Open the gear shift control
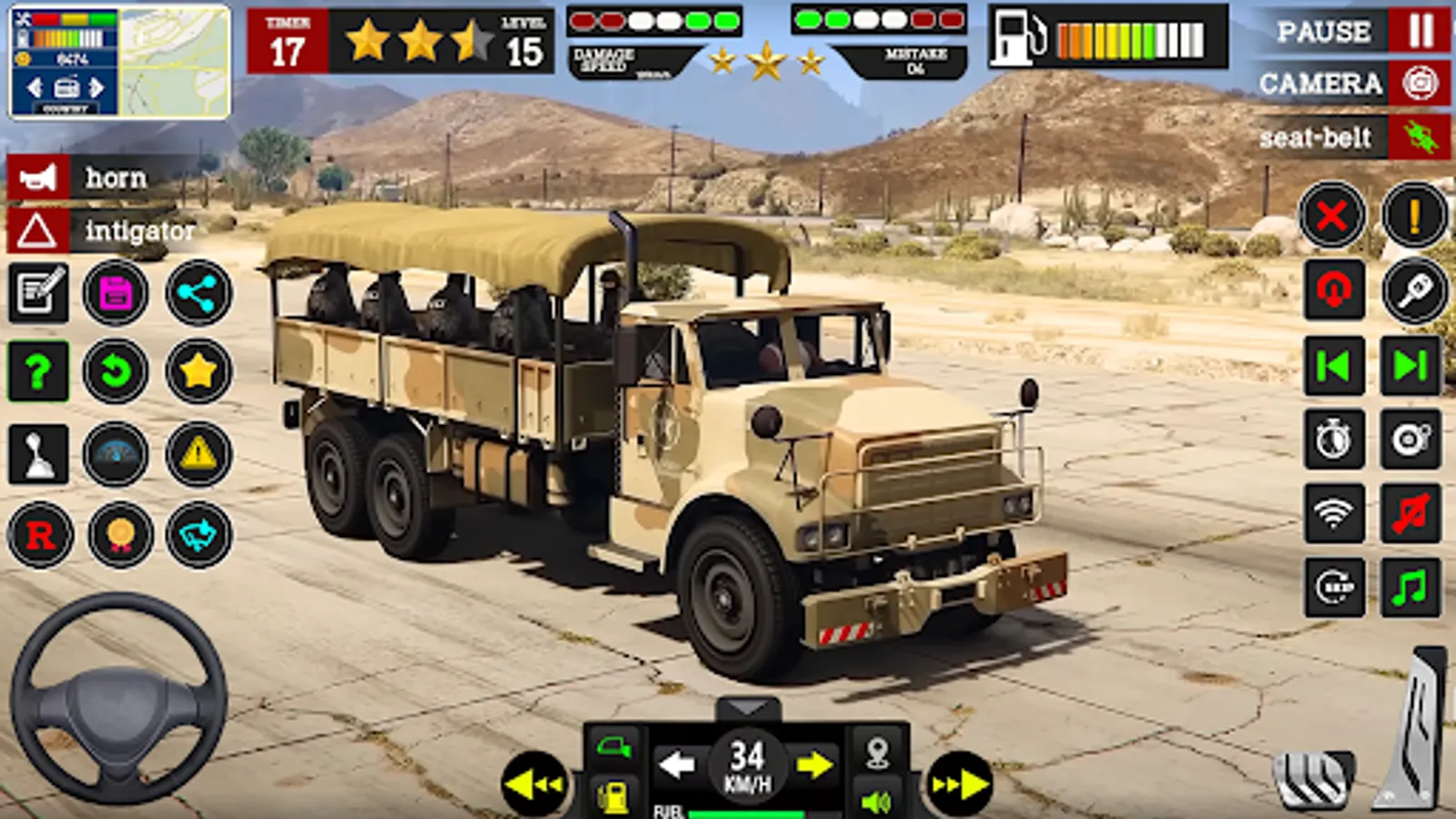This screenshot has height=819, width=1456. pos(36,455)
